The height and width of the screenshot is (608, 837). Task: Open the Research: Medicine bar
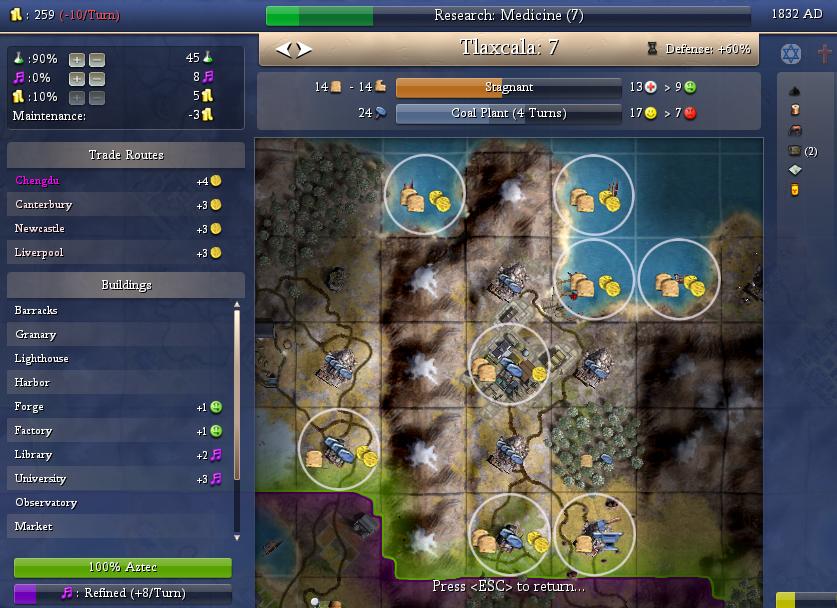[x=508, y=16]
